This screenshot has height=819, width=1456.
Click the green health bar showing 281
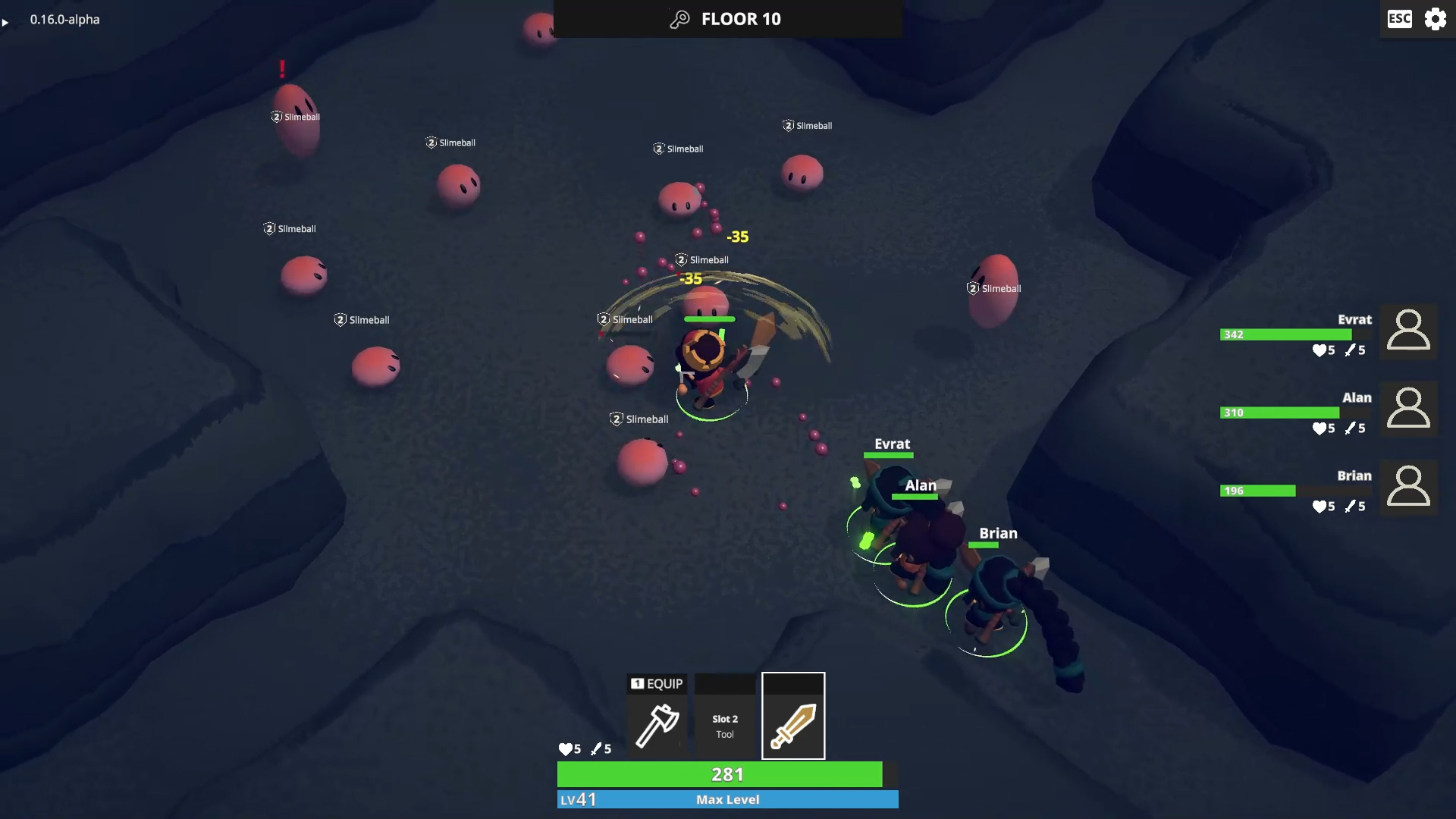(726, 774)
